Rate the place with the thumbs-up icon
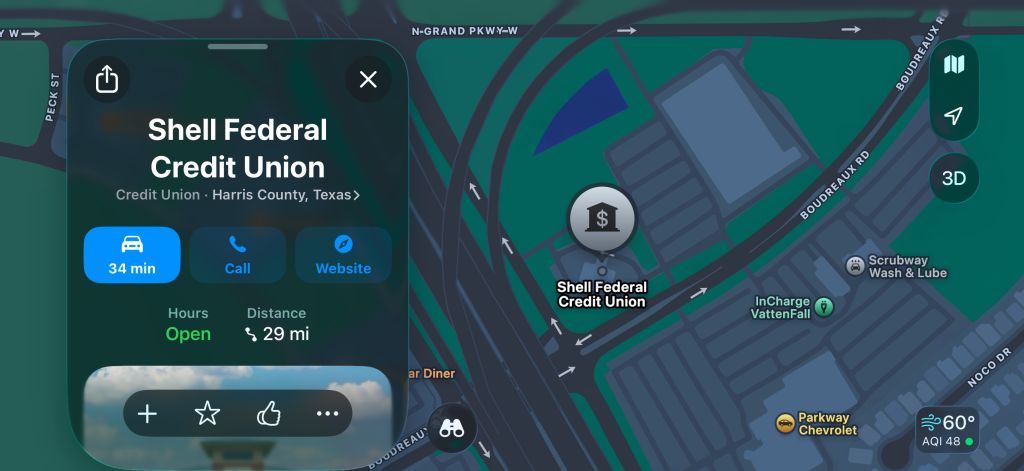This screenshot has height=471, width=1024. pyautogui.click(x=268, y=414)
